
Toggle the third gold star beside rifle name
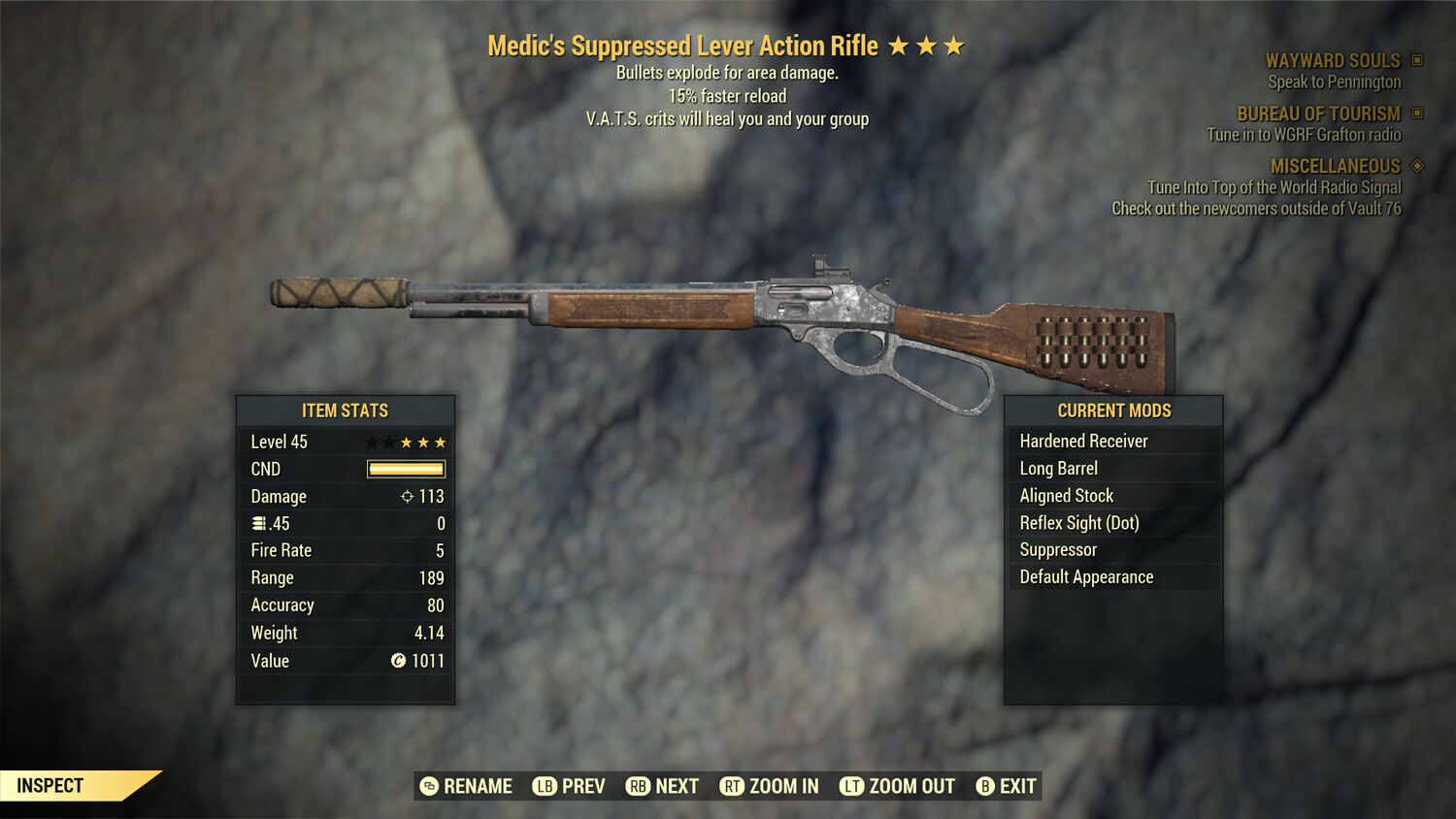point(955,45)
